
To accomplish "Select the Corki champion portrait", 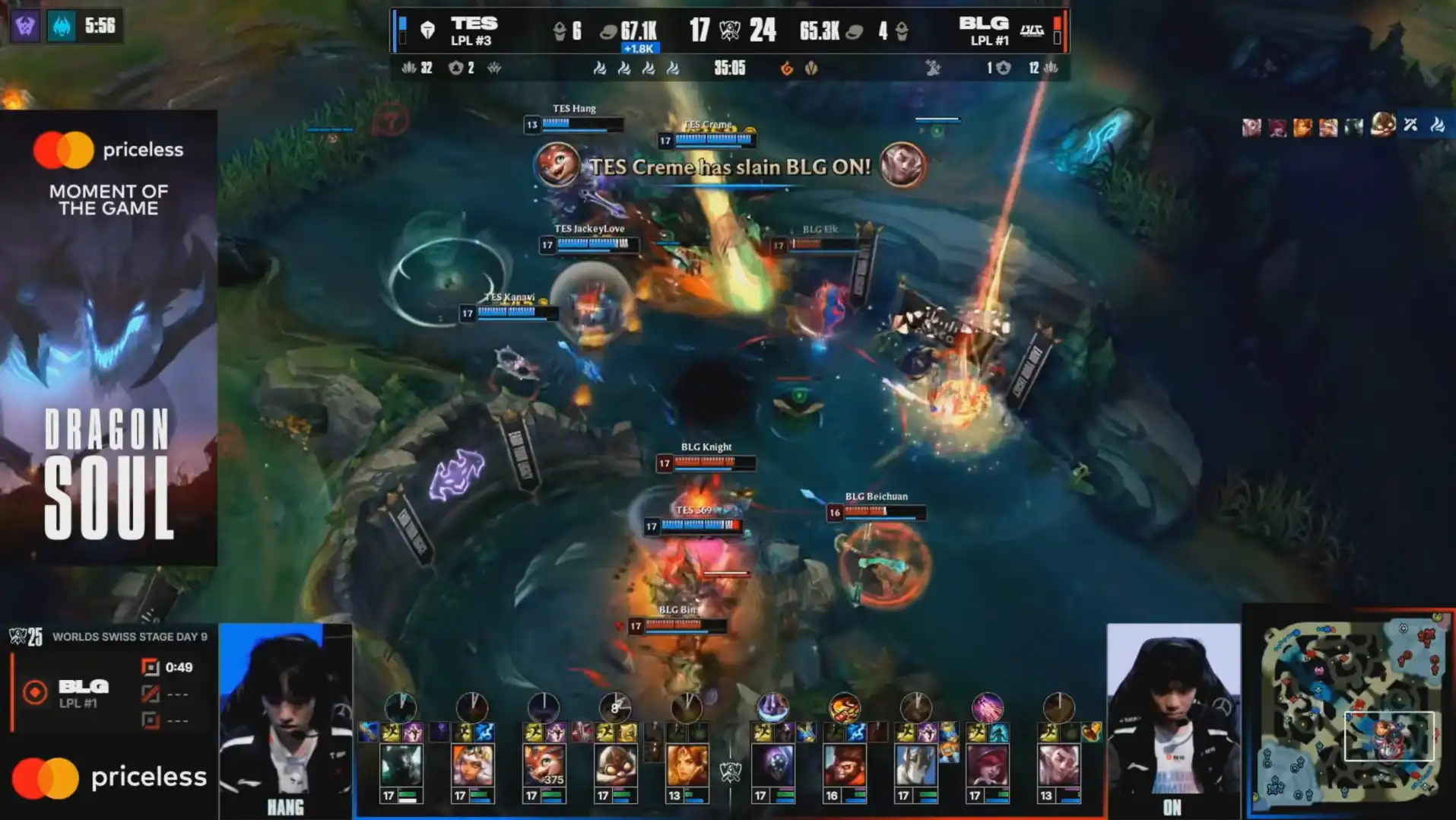I will (x=615, y=764).
